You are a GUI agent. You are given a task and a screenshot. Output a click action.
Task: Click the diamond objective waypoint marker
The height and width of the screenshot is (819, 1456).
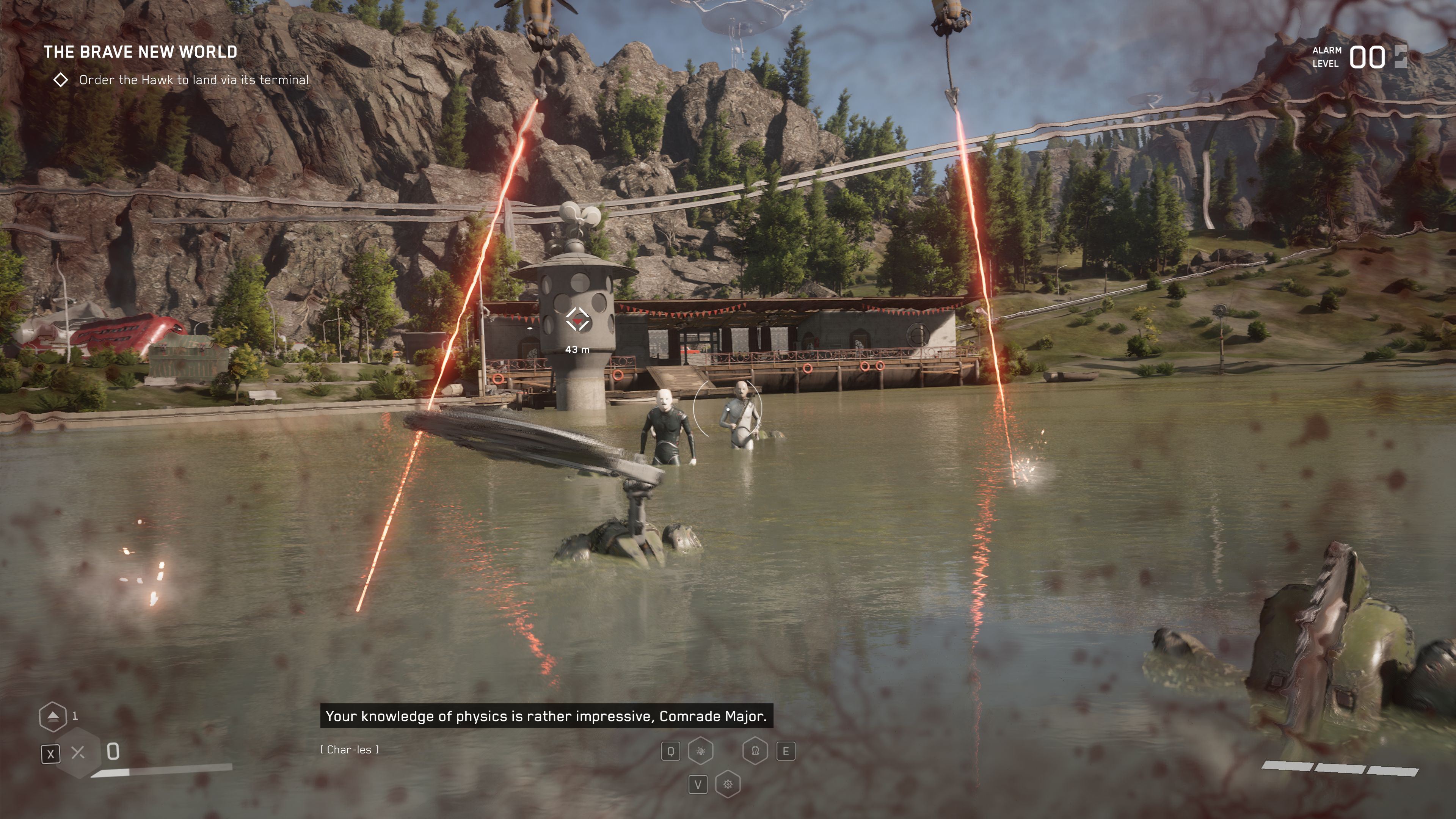click(577, 320)
